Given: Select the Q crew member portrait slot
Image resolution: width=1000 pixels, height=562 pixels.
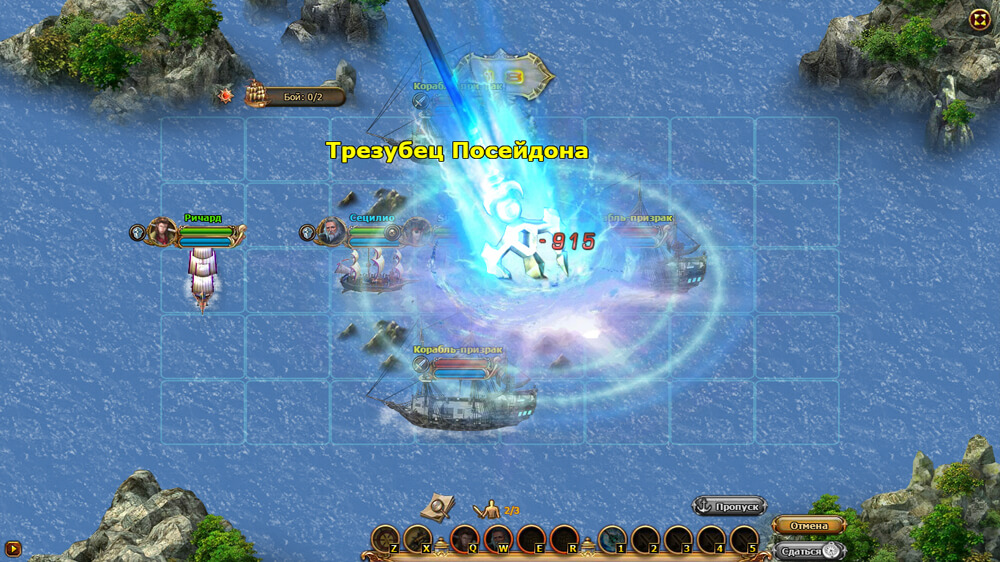Looking at the screenshot, I should (465, 540).
